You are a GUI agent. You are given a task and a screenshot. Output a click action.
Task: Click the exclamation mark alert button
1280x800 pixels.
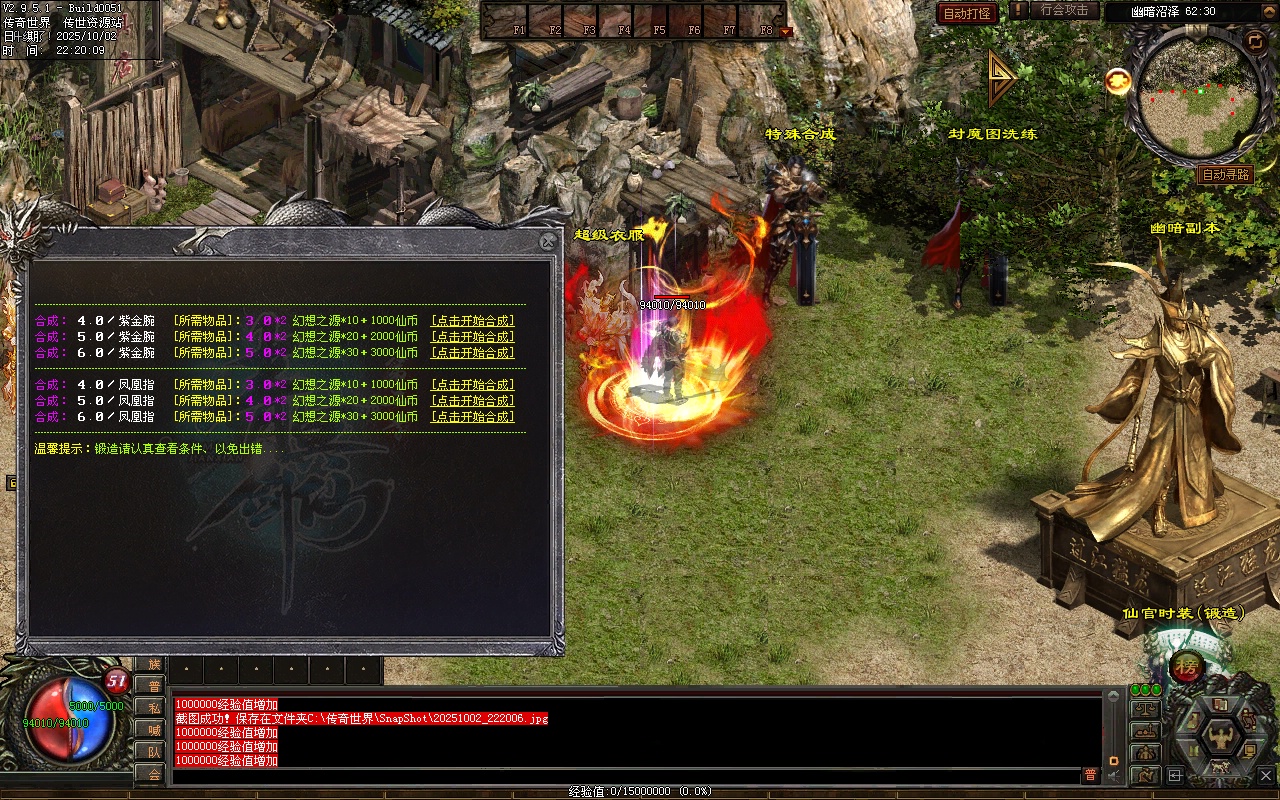point(1018,11)
